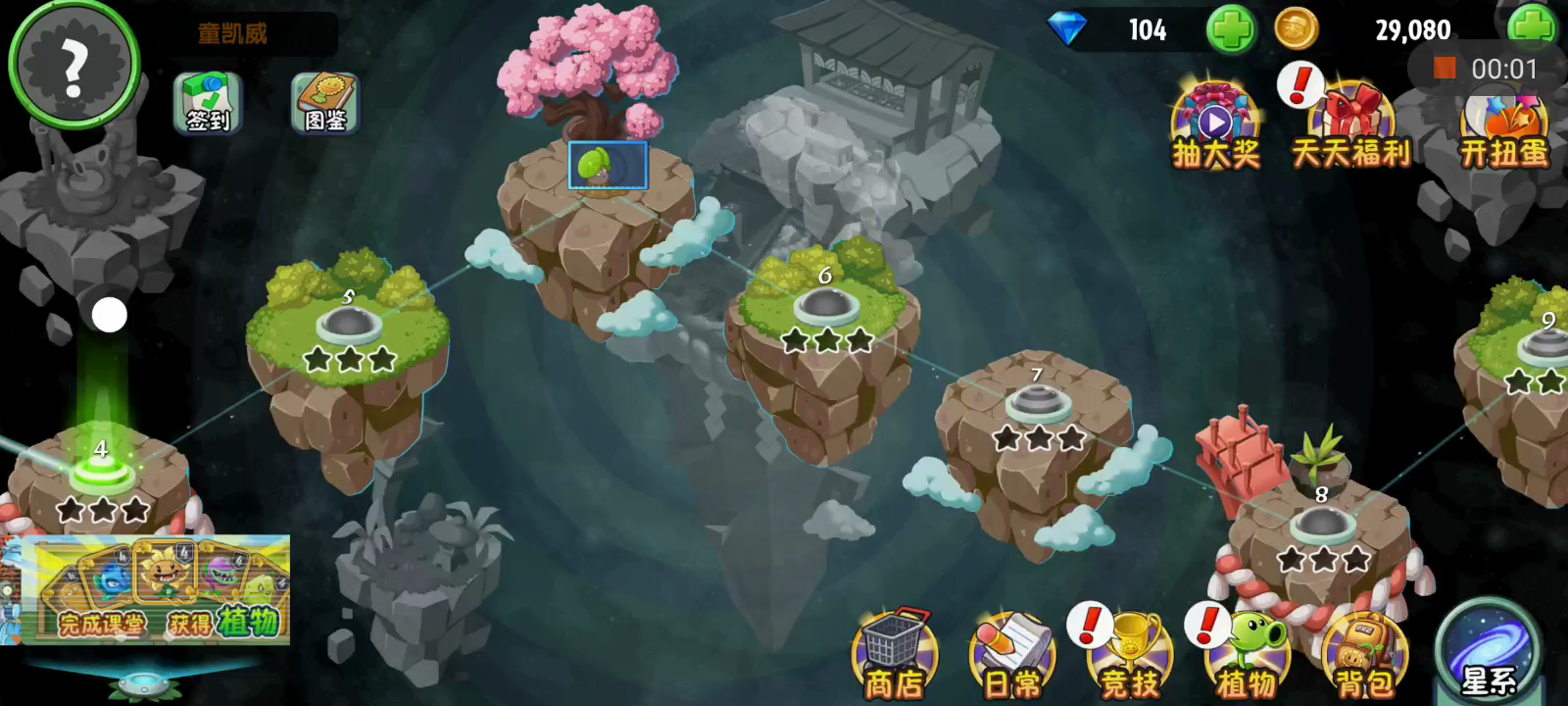The height and width of the screenshot is (706, 1568).
Task: Open the 商店 shop cart
Action: (x=894, y=655)
